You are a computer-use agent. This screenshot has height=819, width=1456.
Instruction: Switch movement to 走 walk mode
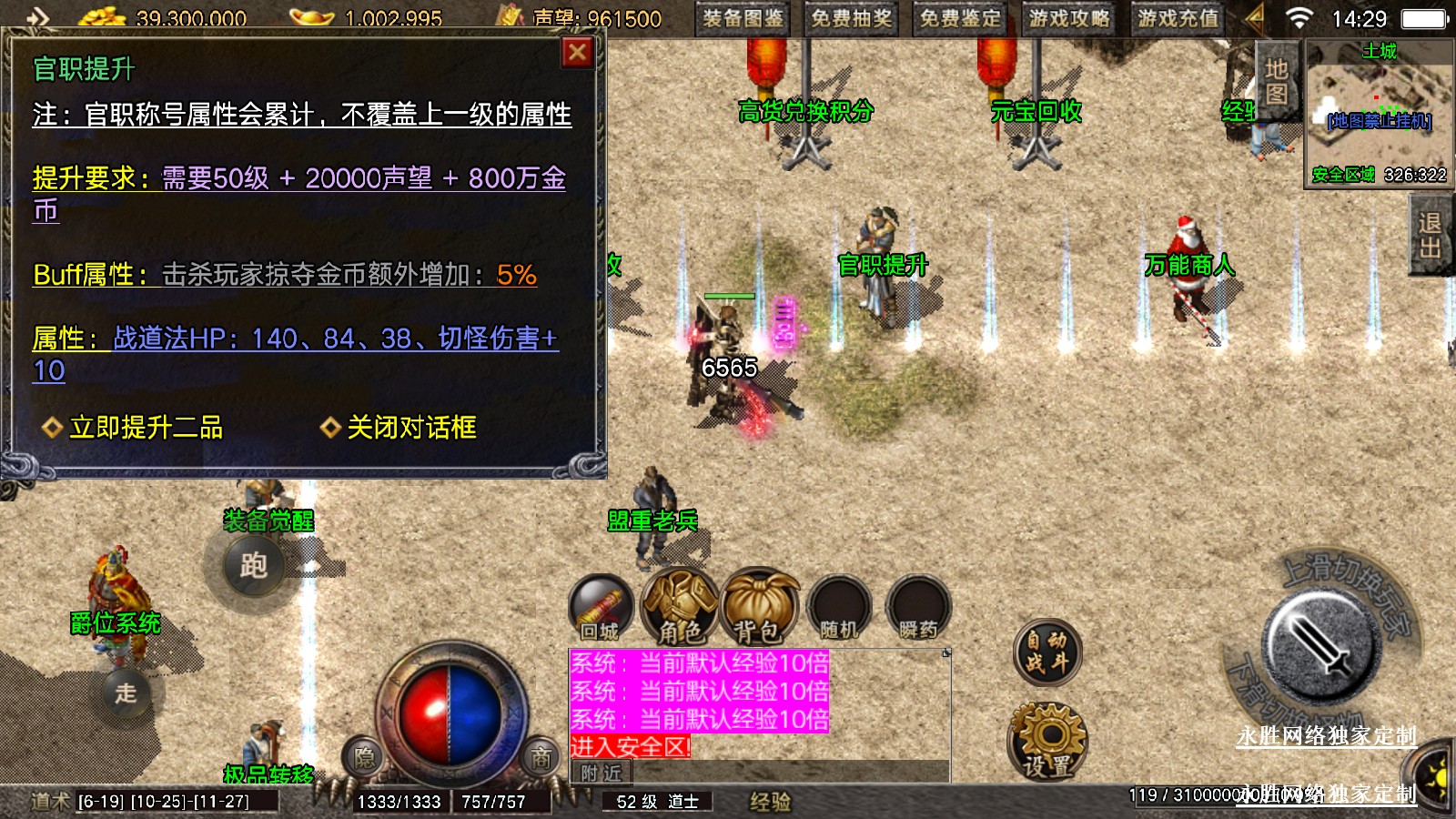(126, 693)
